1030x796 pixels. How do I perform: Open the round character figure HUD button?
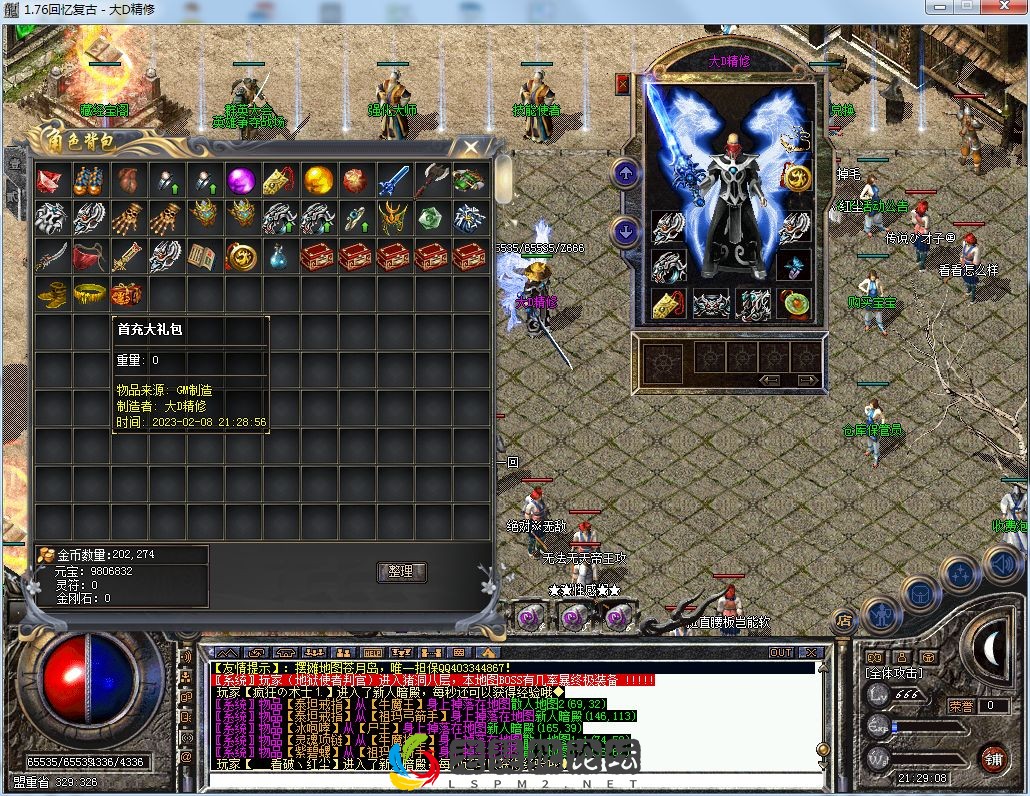[881, 612]
